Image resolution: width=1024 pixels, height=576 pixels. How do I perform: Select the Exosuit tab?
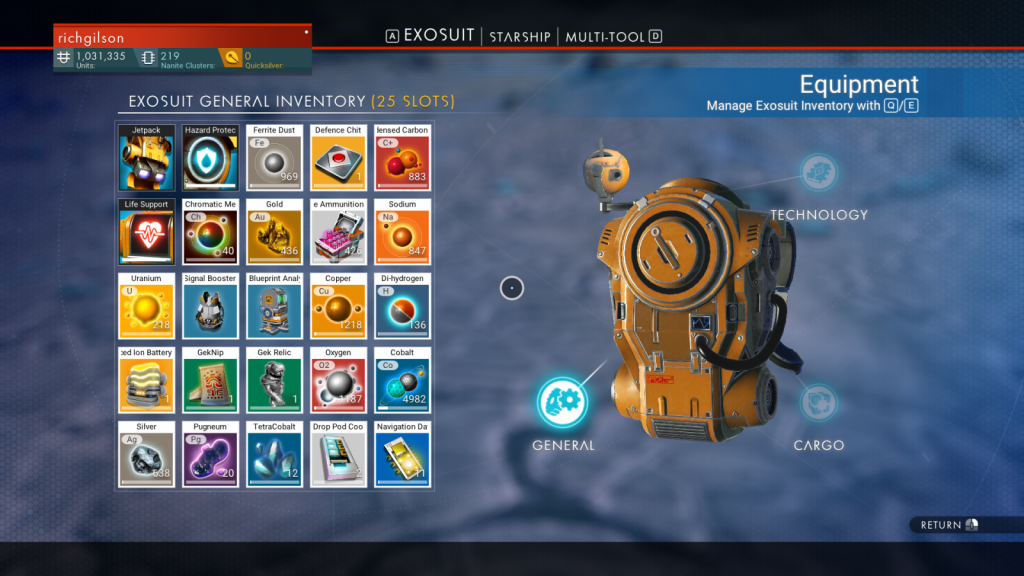439,36
